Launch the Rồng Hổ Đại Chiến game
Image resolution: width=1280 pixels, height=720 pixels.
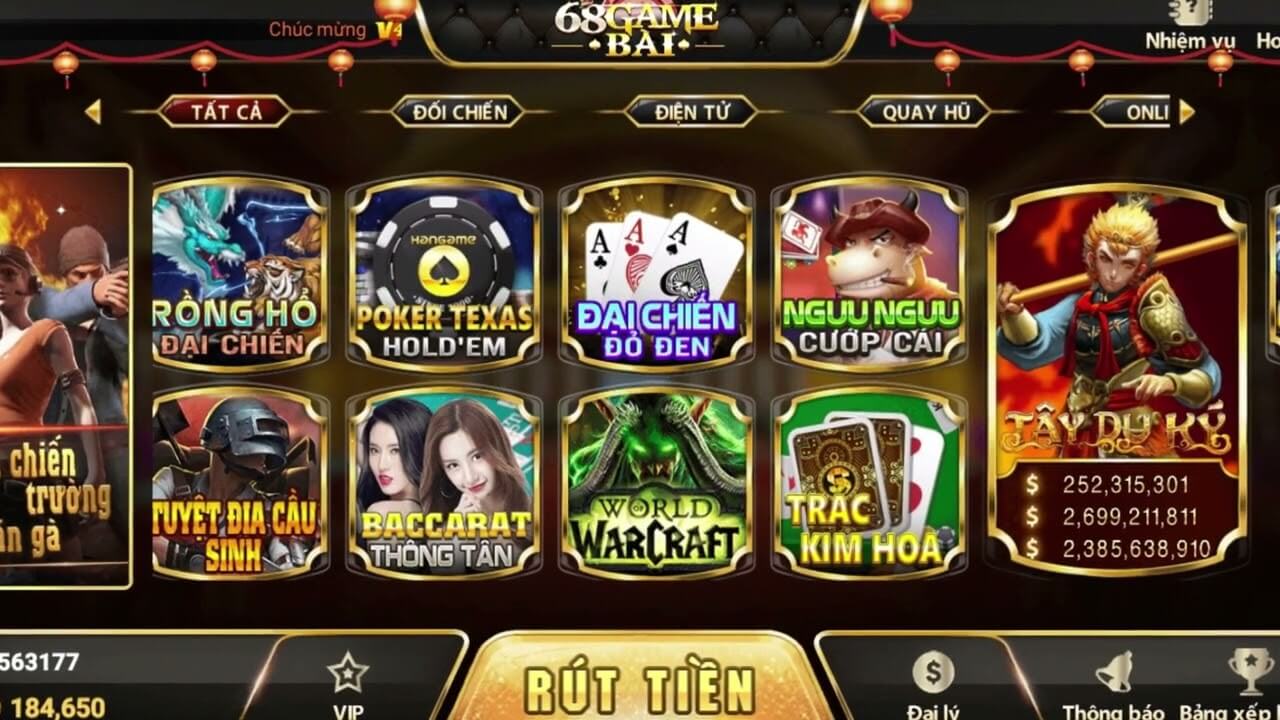tap(240, 273)
